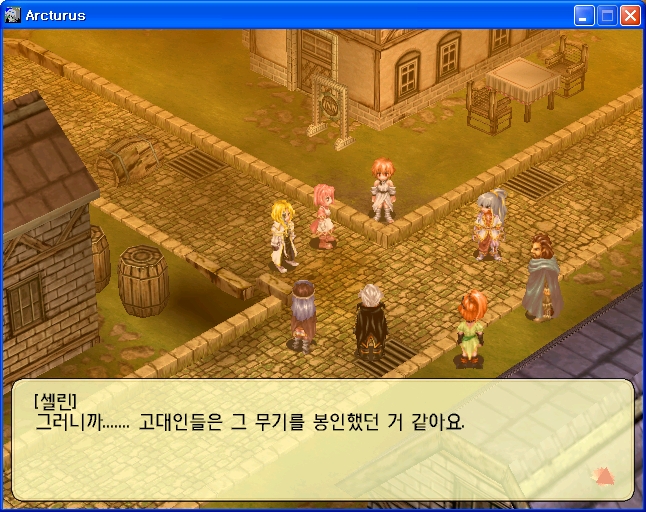The image size is (646, 512).
Task: Close the Arcturus window
Action: 630,15
